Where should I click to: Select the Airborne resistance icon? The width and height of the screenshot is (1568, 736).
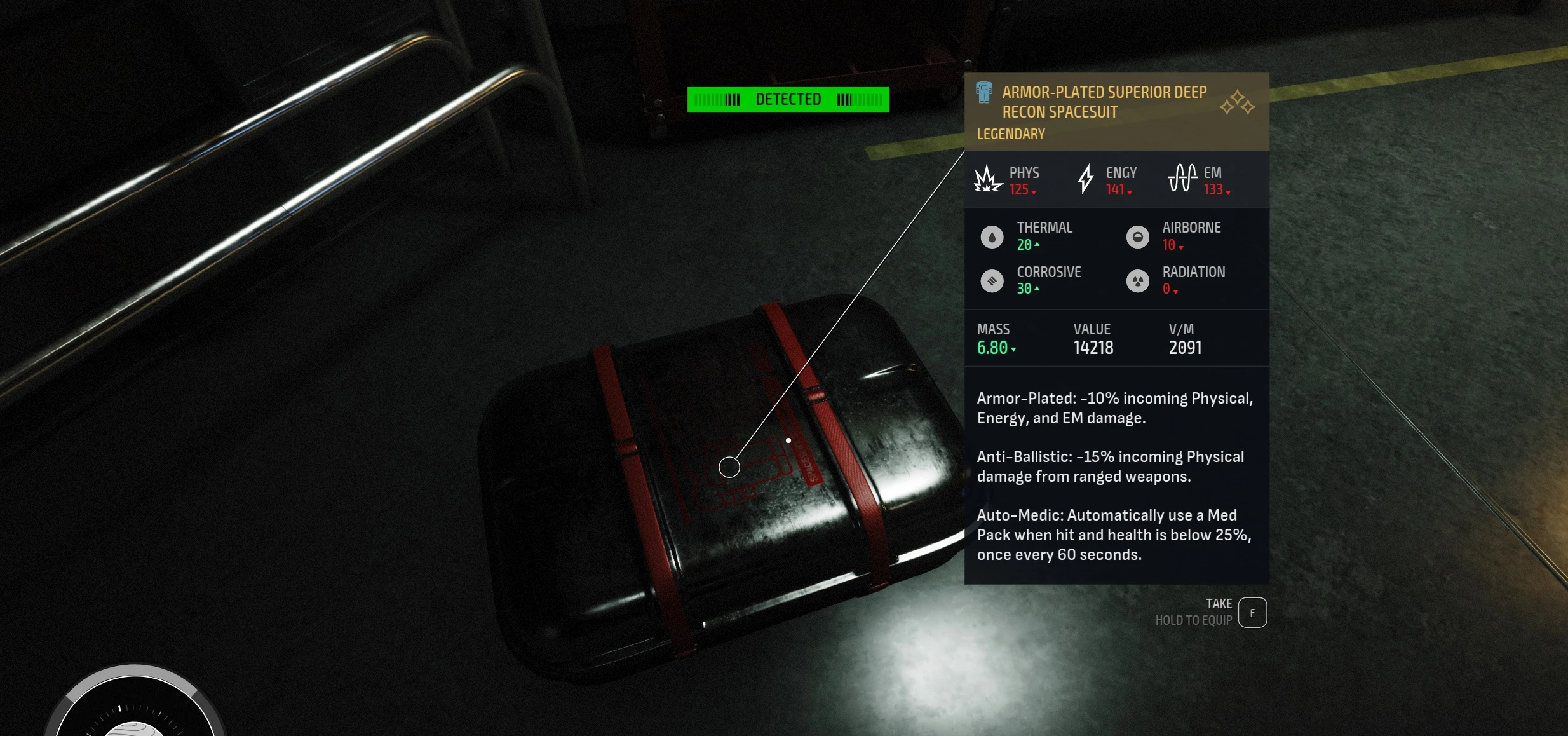point(1138,236)
